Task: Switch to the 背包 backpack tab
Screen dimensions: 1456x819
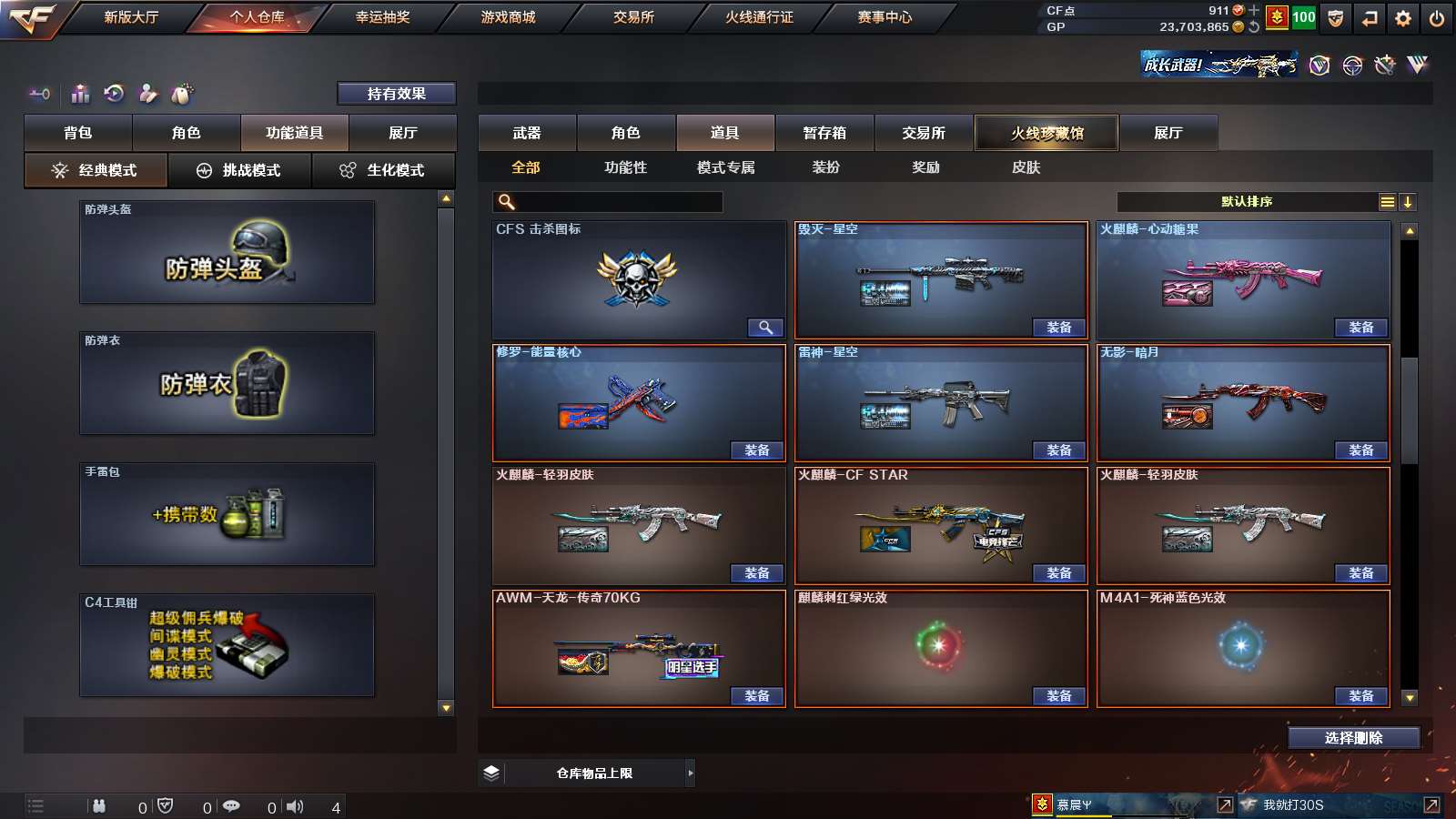Action: click(78, 133)
